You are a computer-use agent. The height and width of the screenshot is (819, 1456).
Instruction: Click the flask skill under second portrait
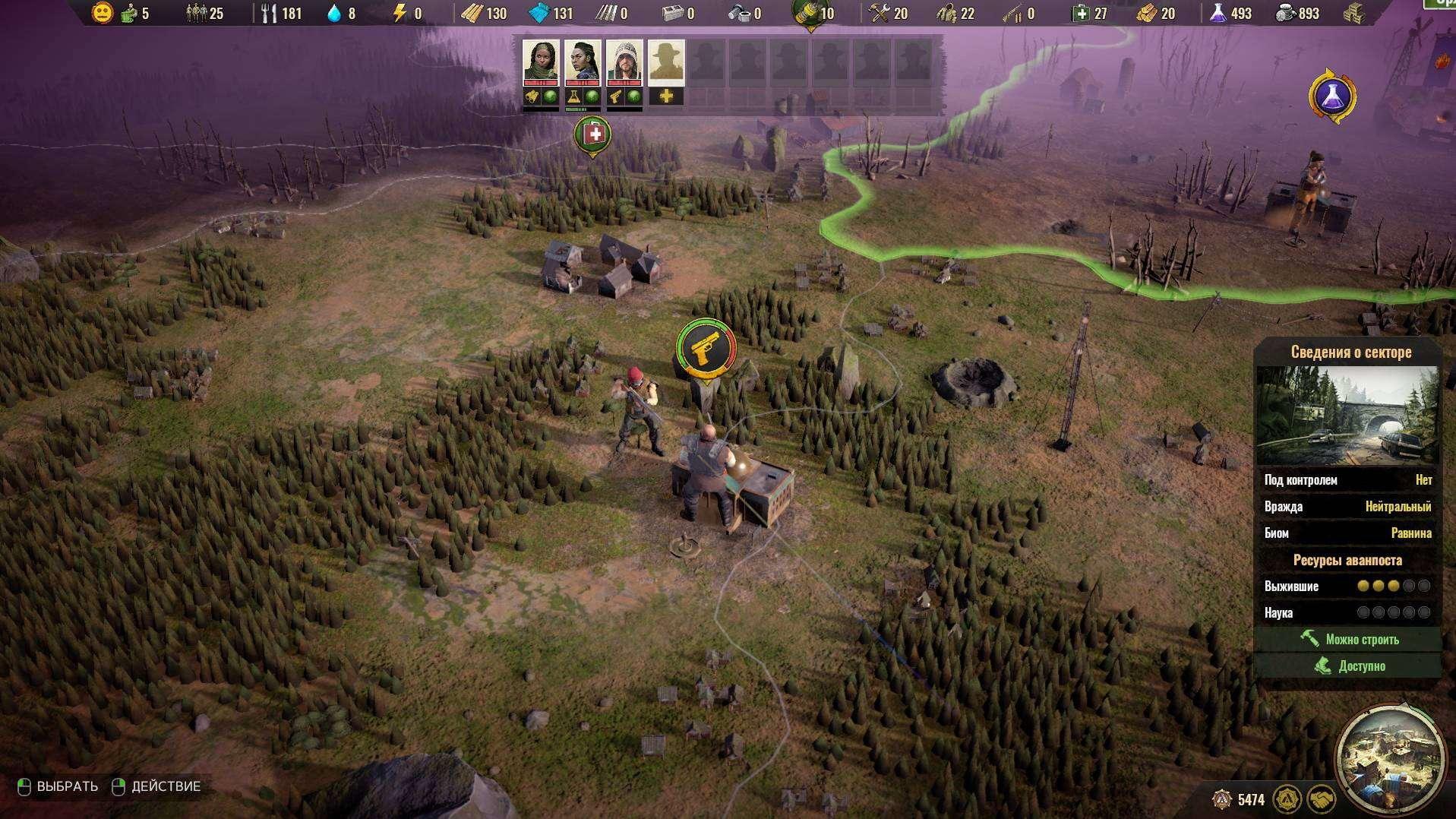pos(573,96)
